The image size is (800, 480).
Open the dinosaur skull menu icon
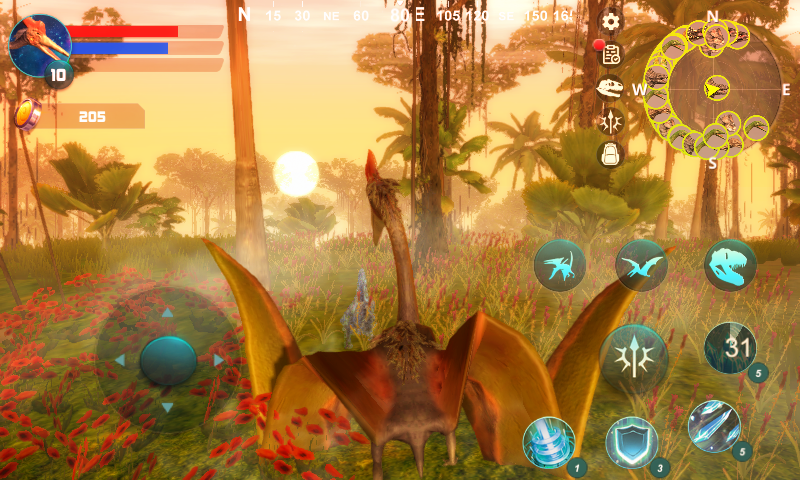[610, 88]
